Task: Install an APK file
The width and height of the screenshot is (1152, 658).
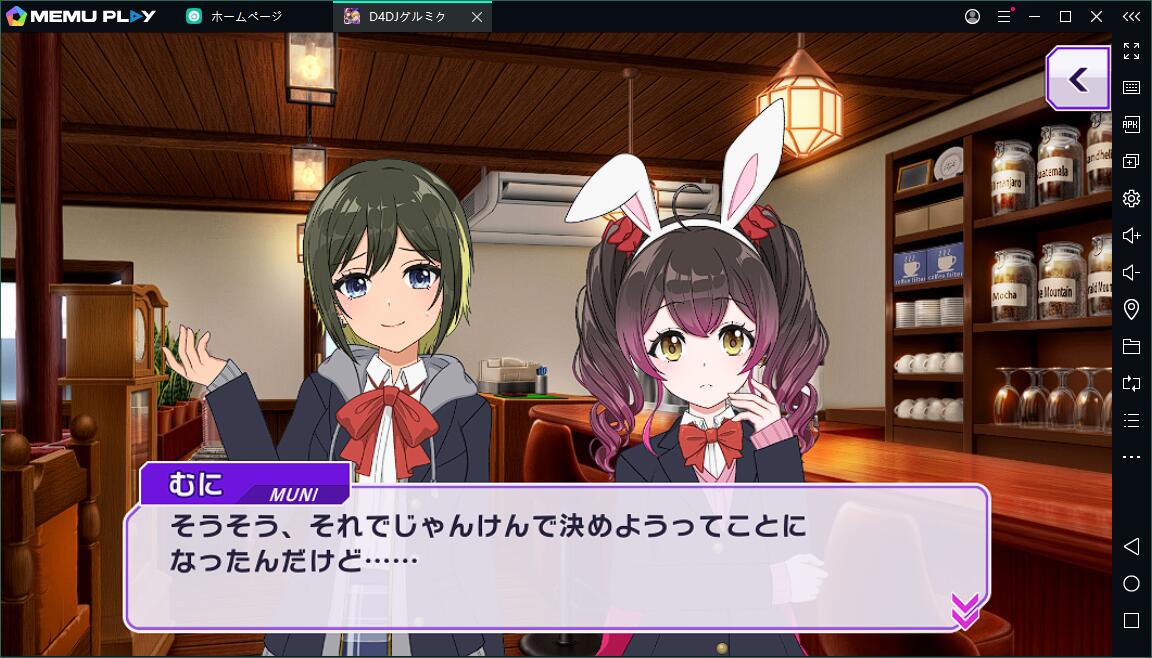Action: [1131, 125]
